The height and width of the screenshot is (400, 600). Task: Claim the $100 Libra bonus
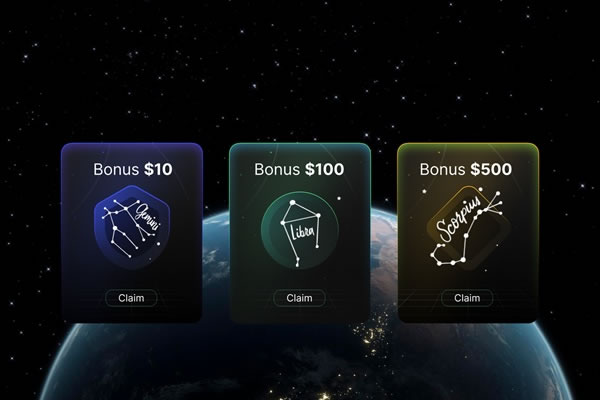pyautogui.click(x=299, y=297)
